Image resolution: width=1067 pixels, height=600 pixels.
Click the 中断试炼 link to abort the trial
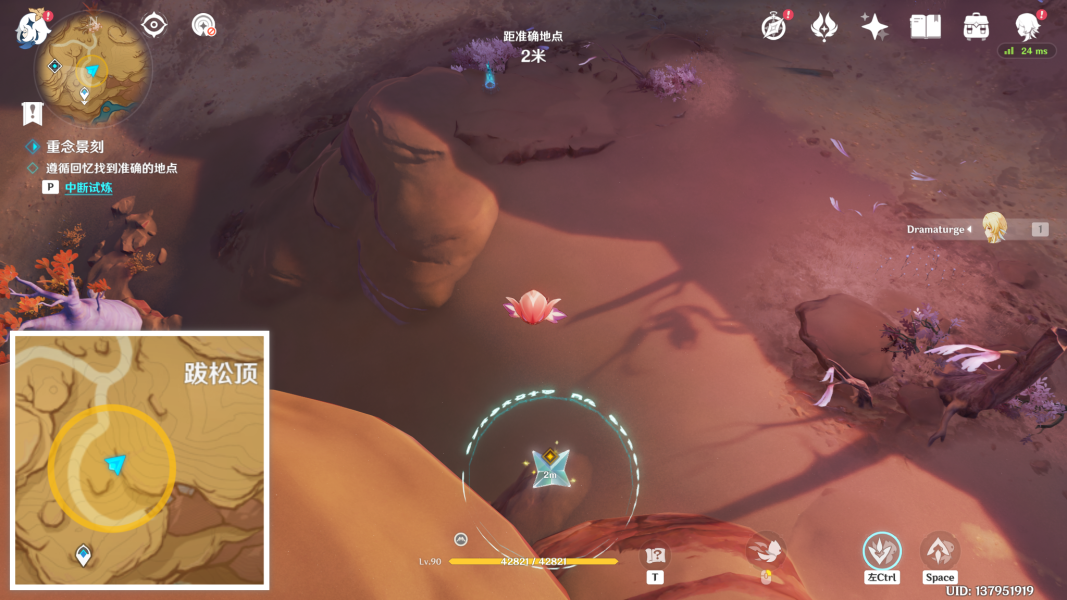(x=88, y=188)
